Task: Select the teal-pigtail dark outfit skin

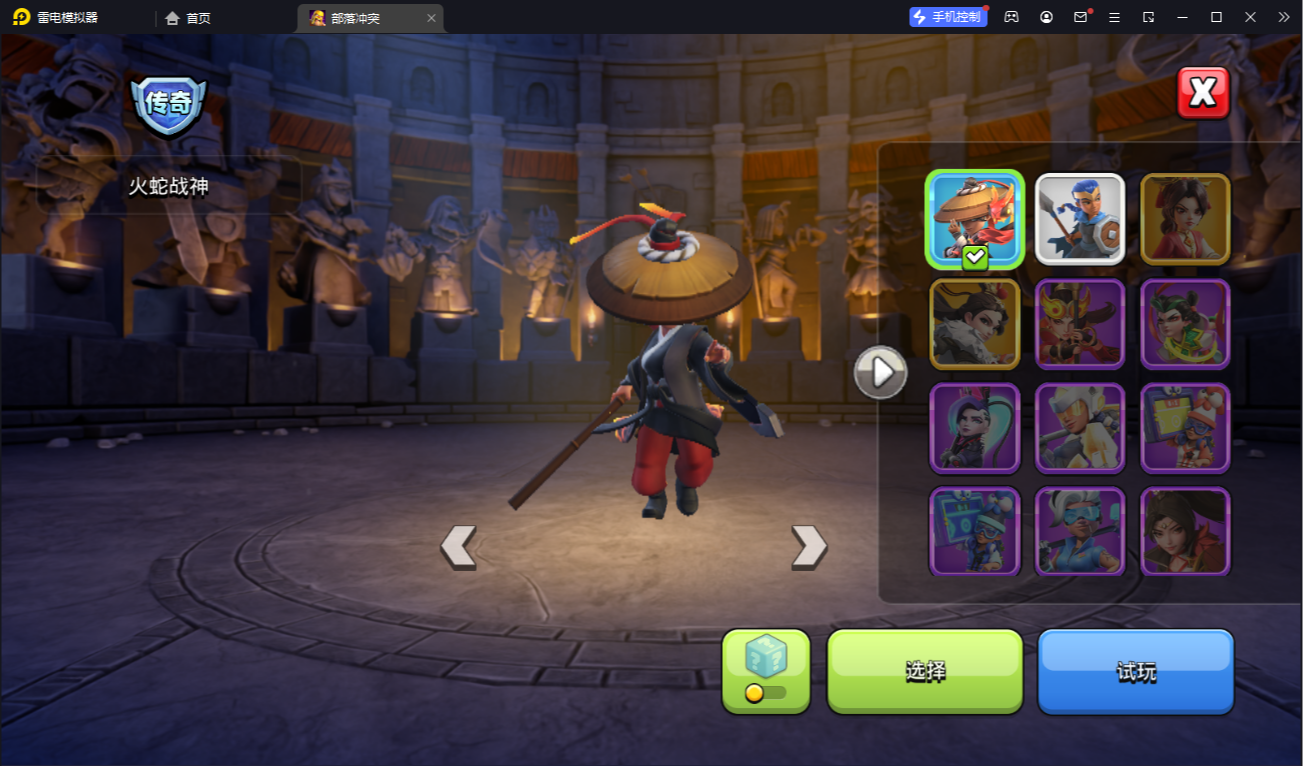Action: click(x=975, y=428)
